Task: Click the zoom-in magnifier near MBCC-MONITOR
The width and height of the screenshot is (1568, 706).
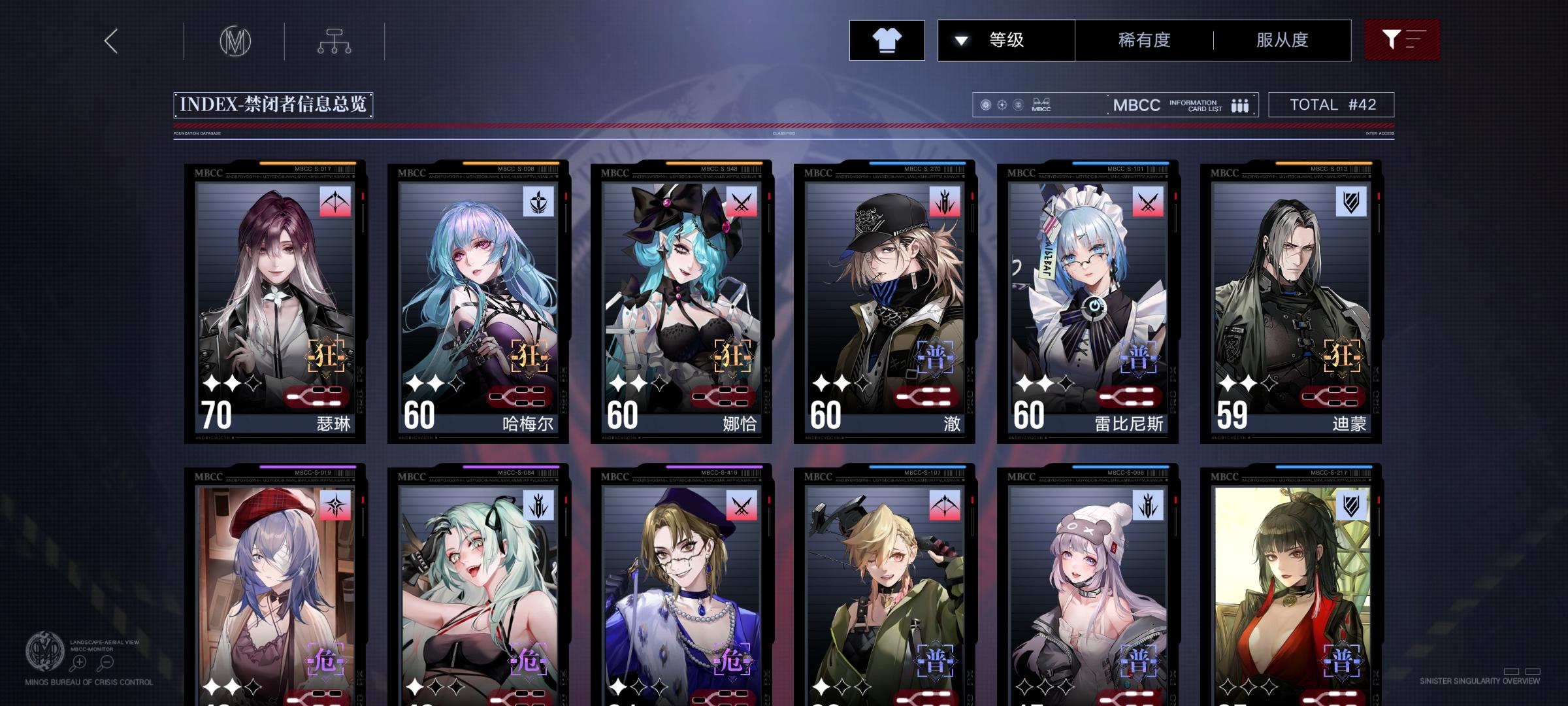Action: tap(78, 662)
